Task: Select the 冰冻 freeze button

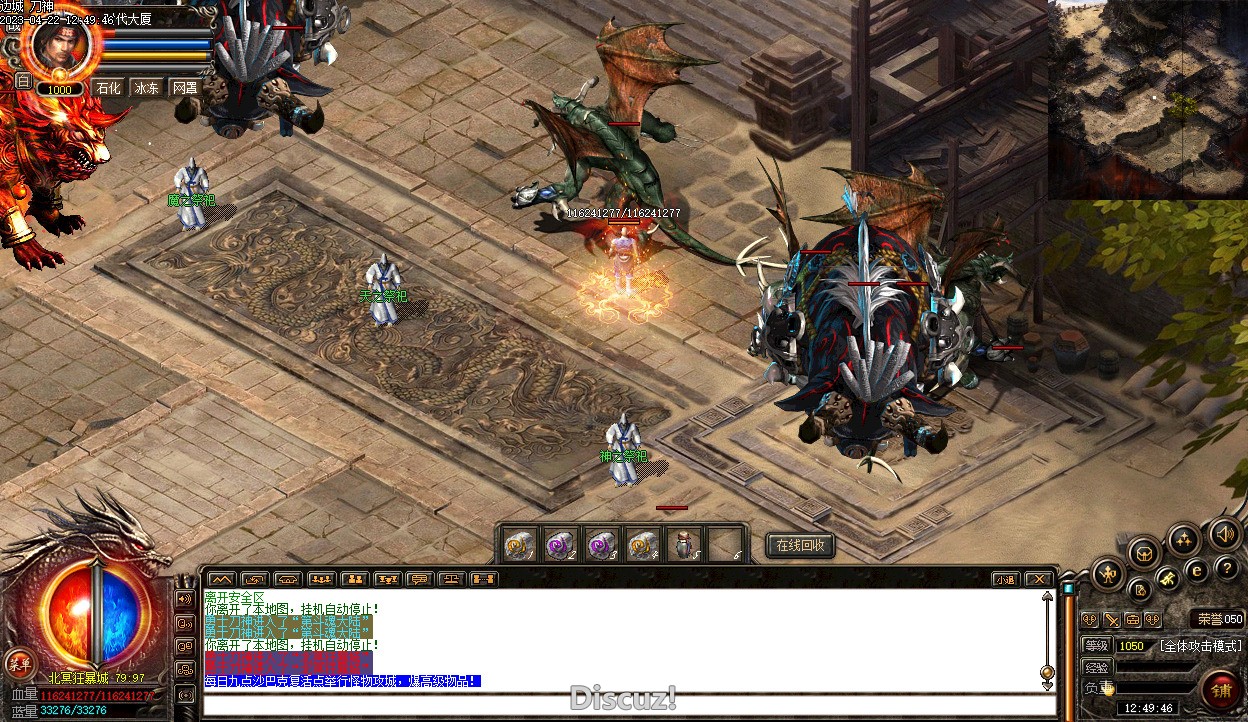Action: click(146, 88)
